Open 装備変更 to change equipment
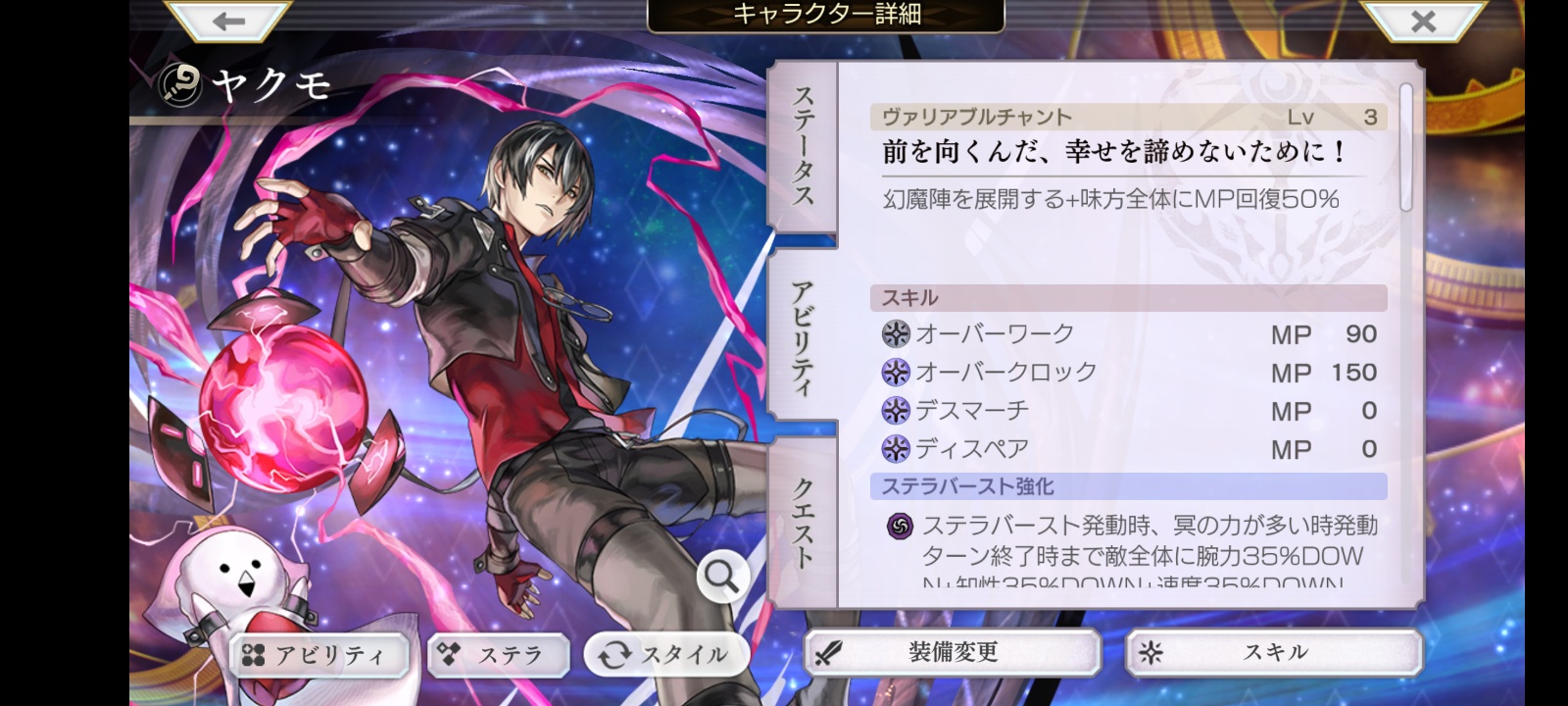 point(953,652)
